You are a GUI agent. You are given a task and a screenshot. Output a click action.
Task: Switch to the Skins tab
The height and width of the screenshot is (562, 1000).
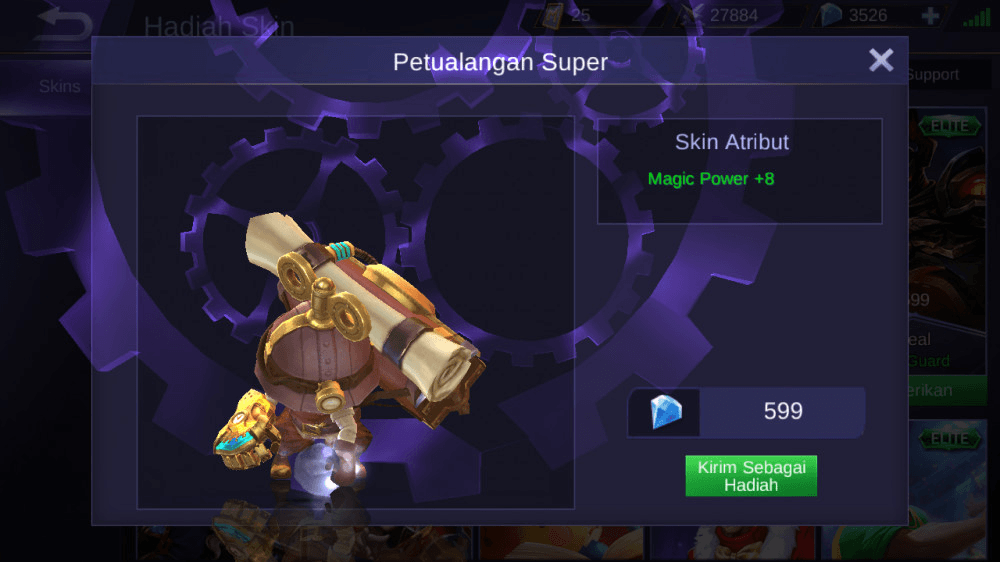tap(59, 86)
